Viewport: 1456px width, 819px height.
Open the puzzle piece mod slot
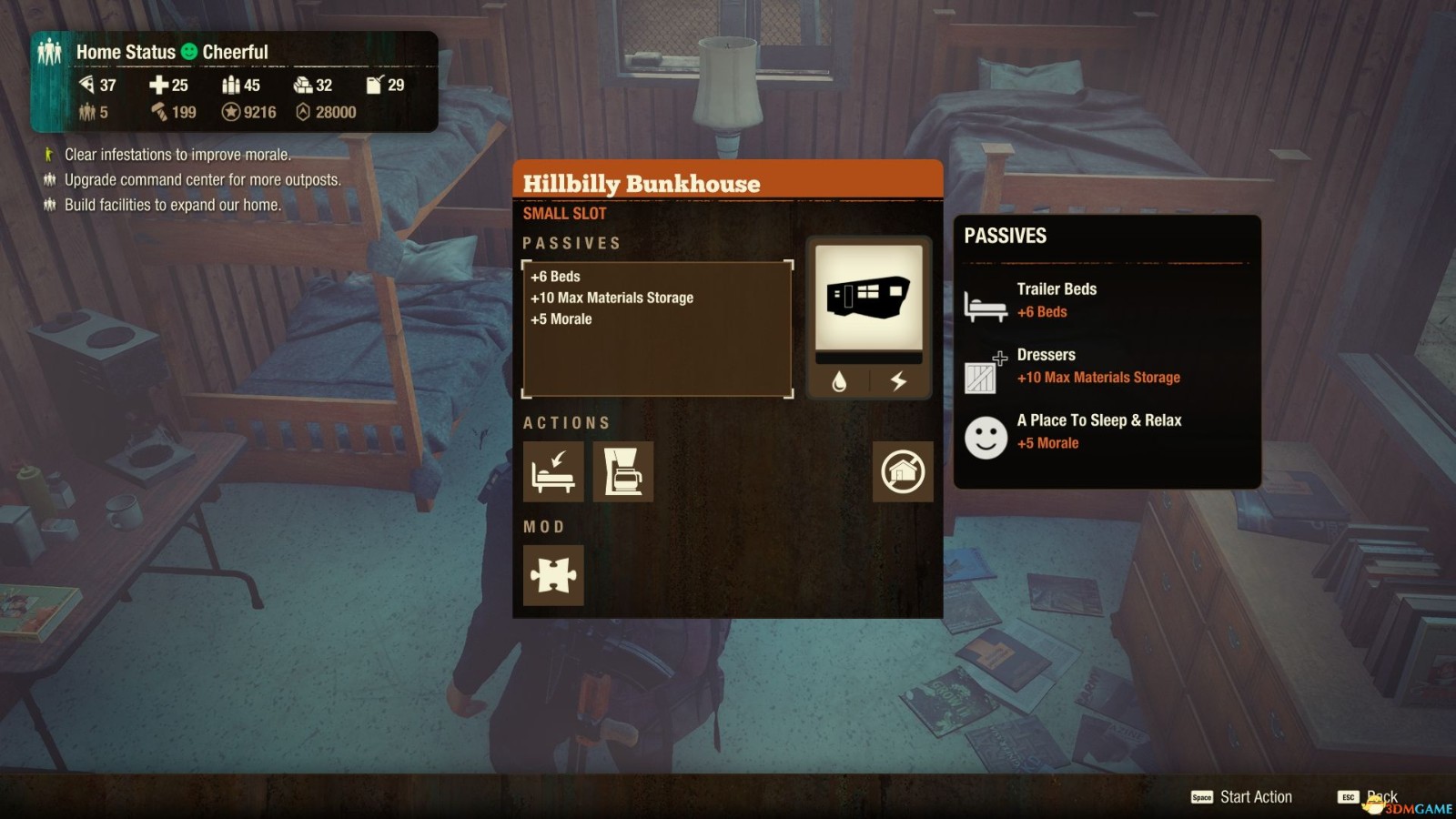click(x=553, y=575)
